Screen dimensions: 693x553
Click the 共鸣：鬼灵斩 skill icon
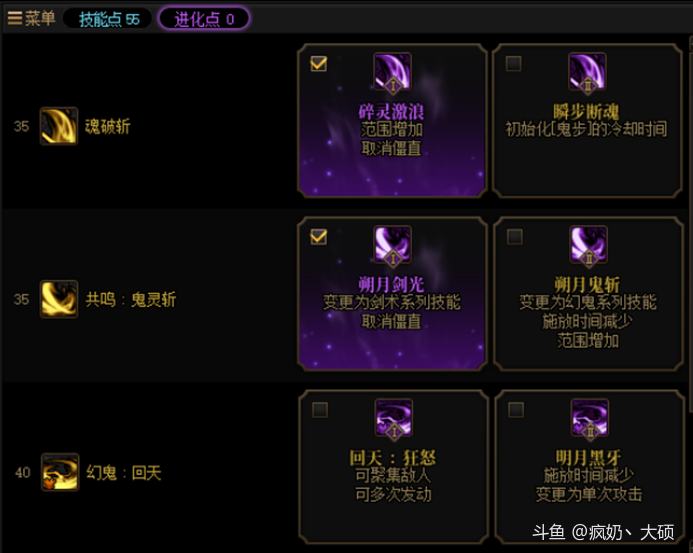coord(59,299)
